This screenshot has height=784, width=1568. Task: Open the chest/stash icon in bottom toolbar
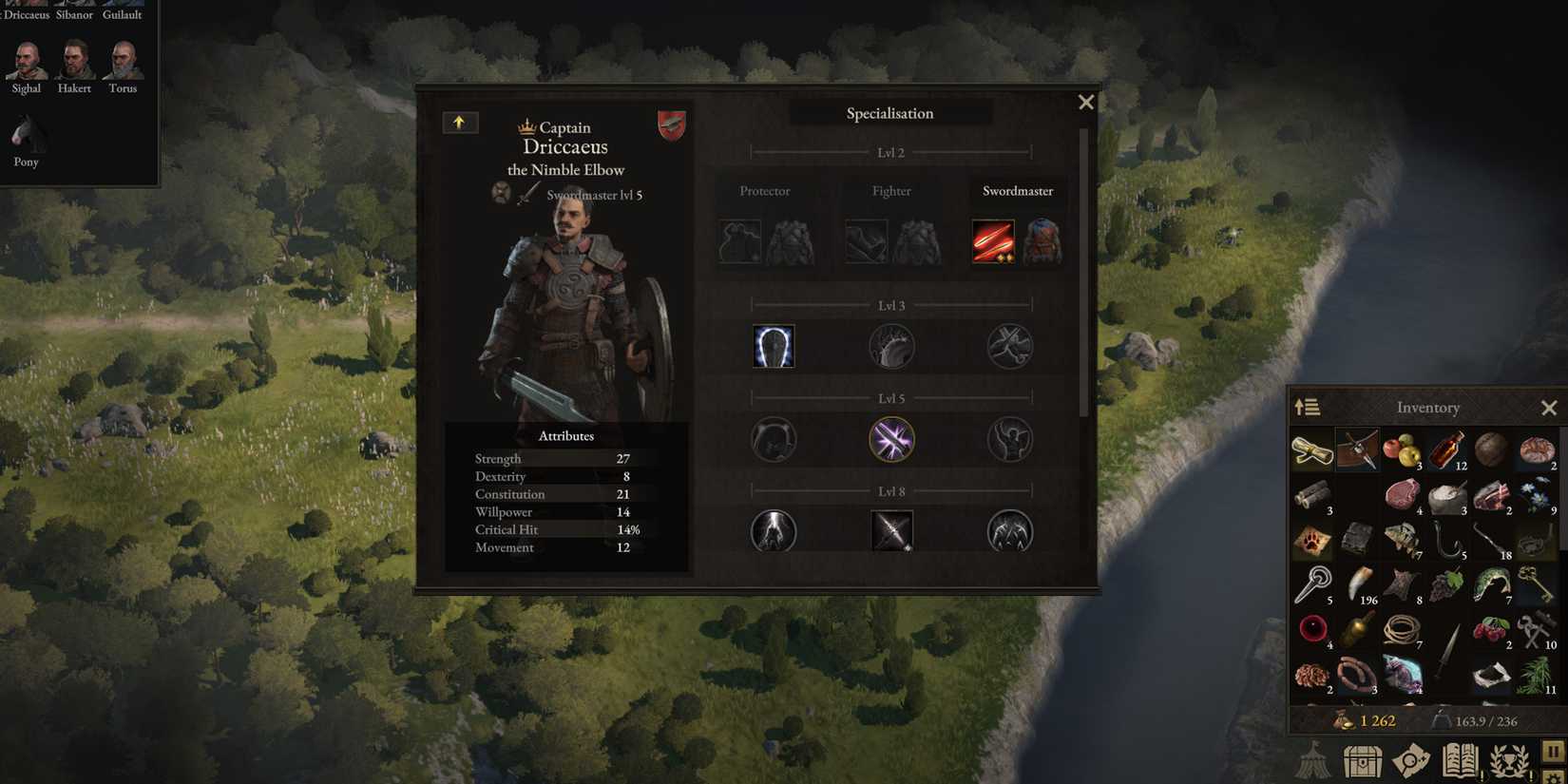point(1363,760)
